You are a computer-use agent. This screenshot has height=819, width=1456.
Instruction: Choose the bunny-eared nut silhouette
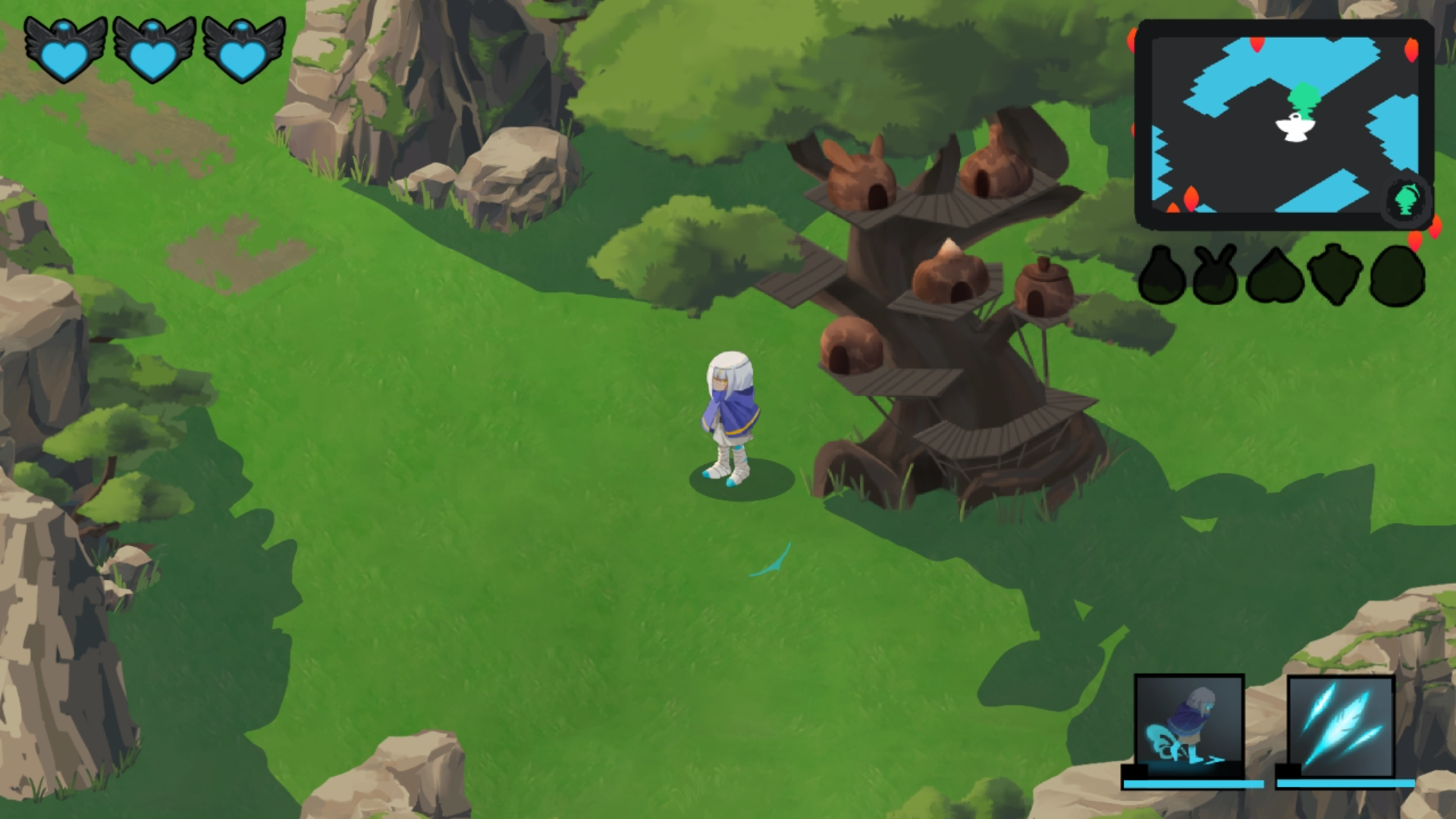click(x=1215, y=276)
